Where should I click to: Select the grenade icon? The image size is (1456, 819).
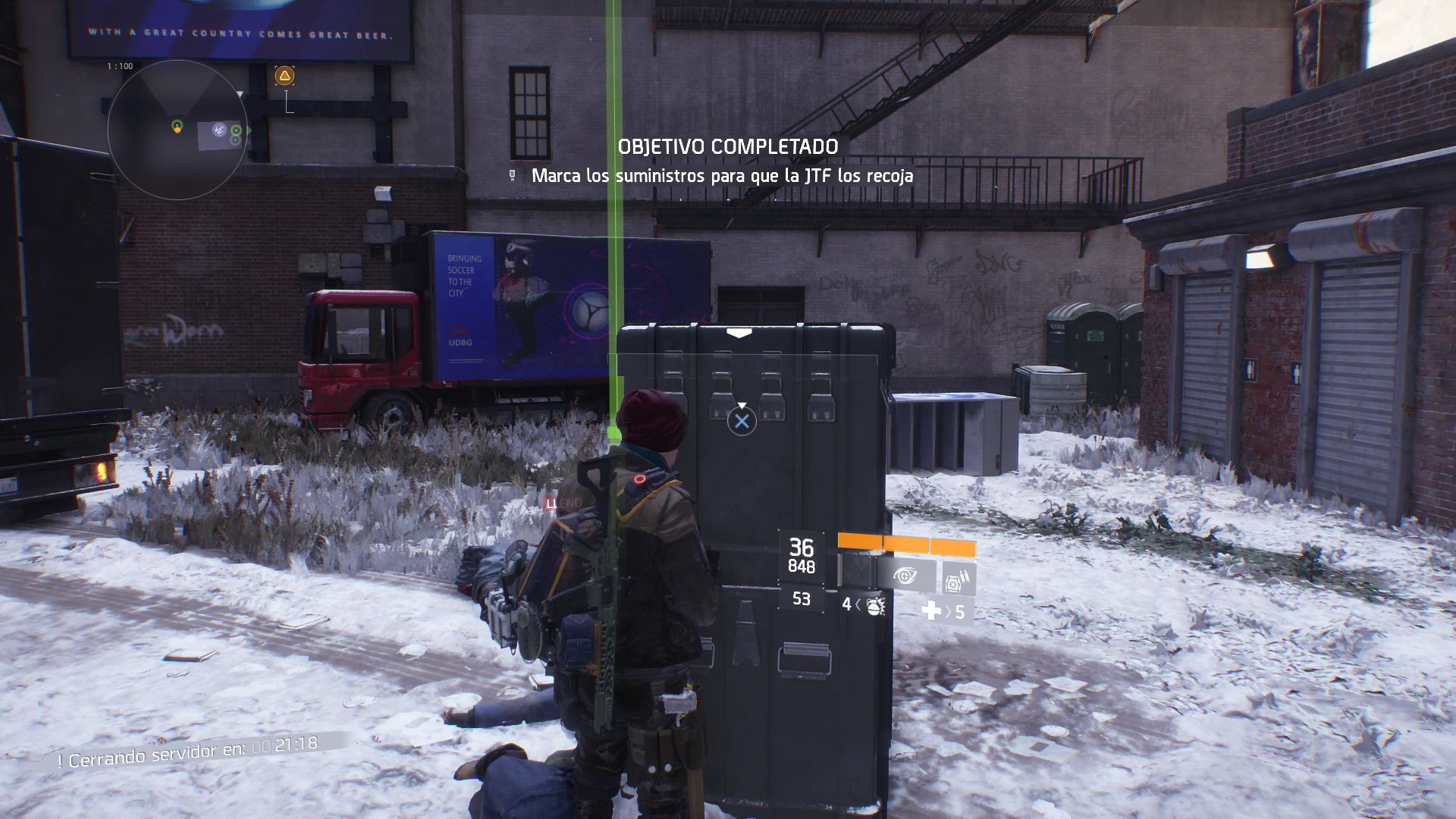coord(874,605)
